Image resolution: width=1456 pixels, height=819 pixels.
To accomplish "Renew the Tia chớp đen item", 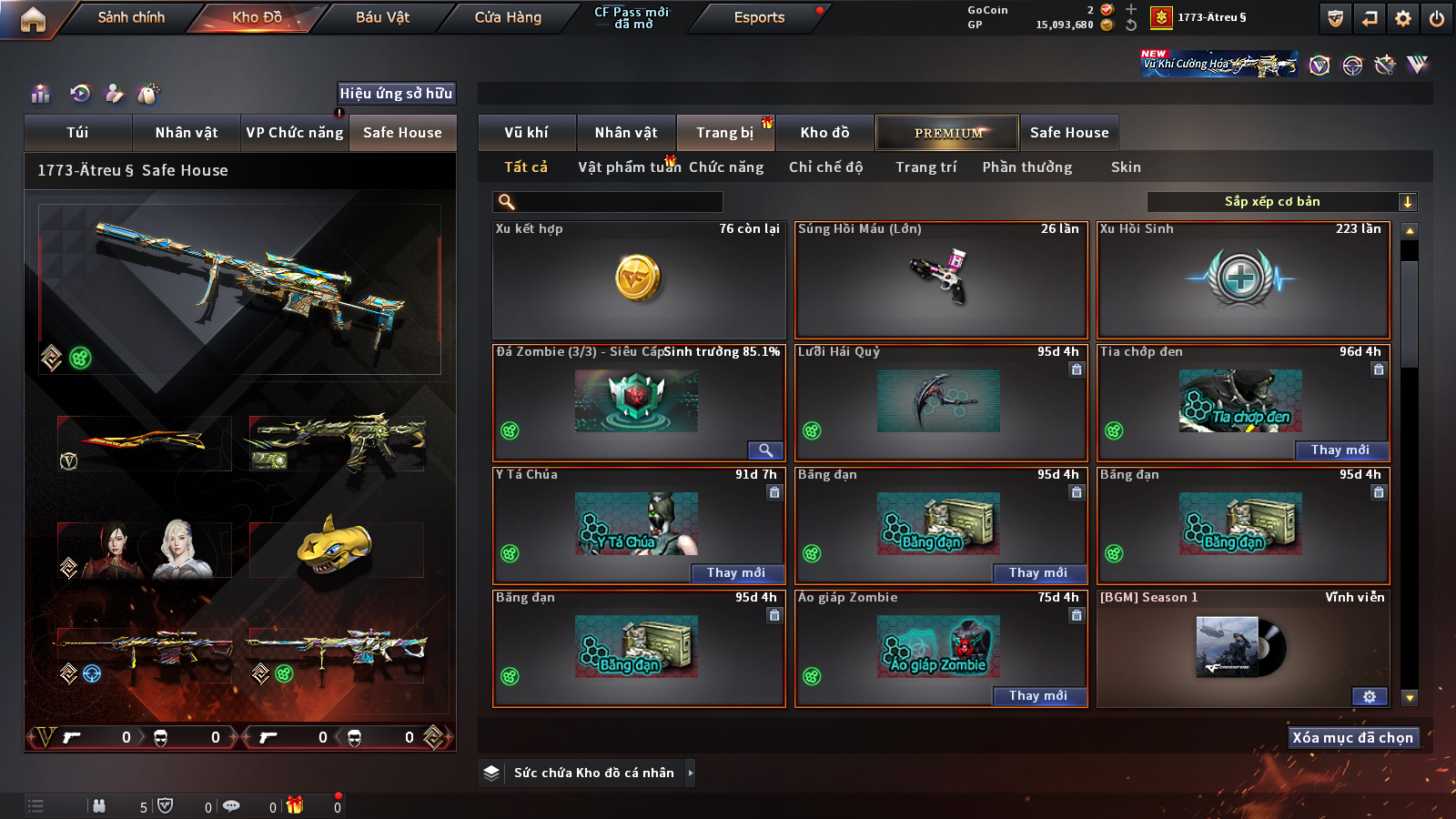I will pos(1340,450).
